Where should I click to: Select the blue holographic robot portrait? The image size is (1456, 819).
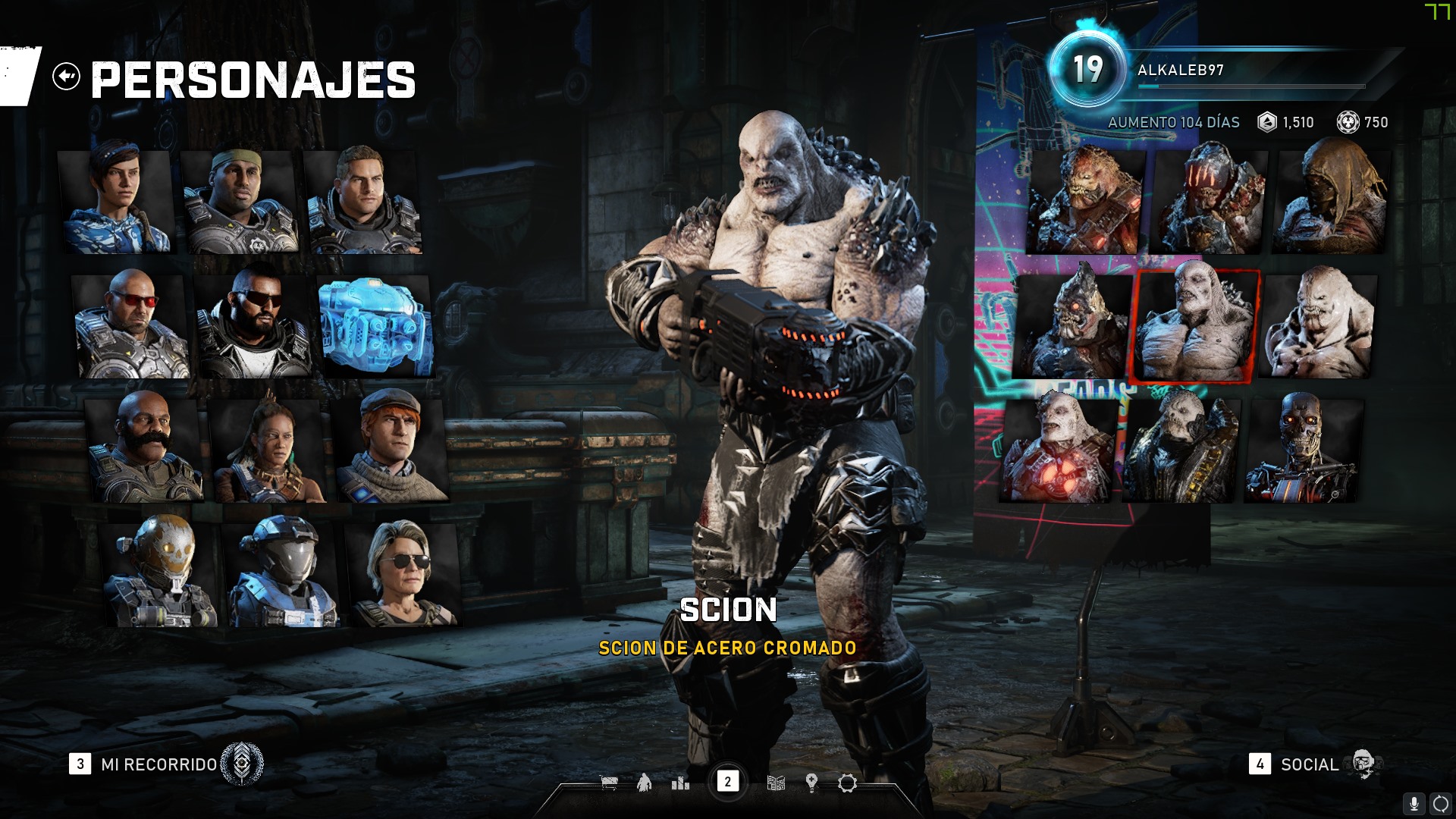click(376, 326)
